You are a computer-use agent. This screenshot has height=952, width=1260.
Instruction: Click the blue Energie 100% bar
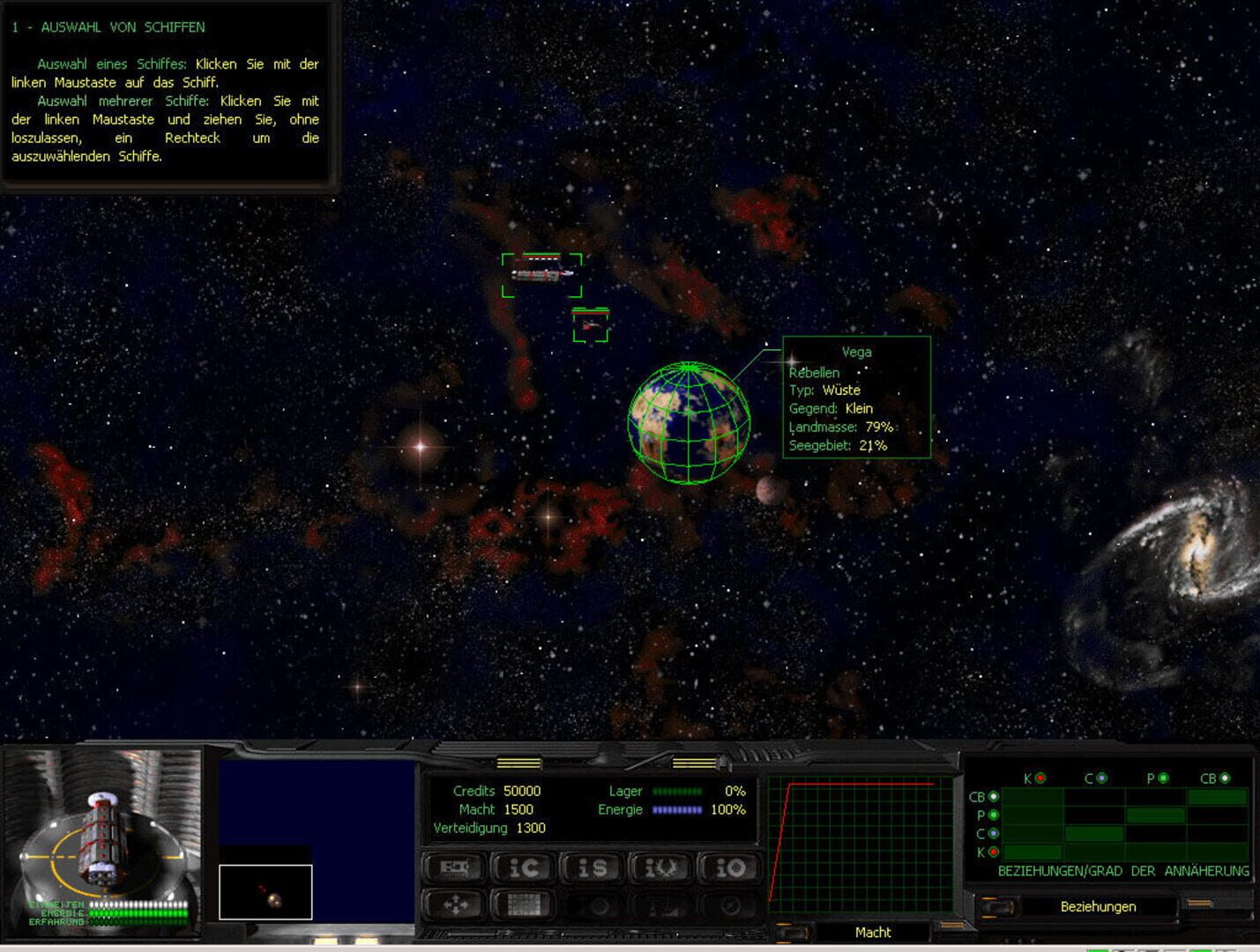(675, 809)
